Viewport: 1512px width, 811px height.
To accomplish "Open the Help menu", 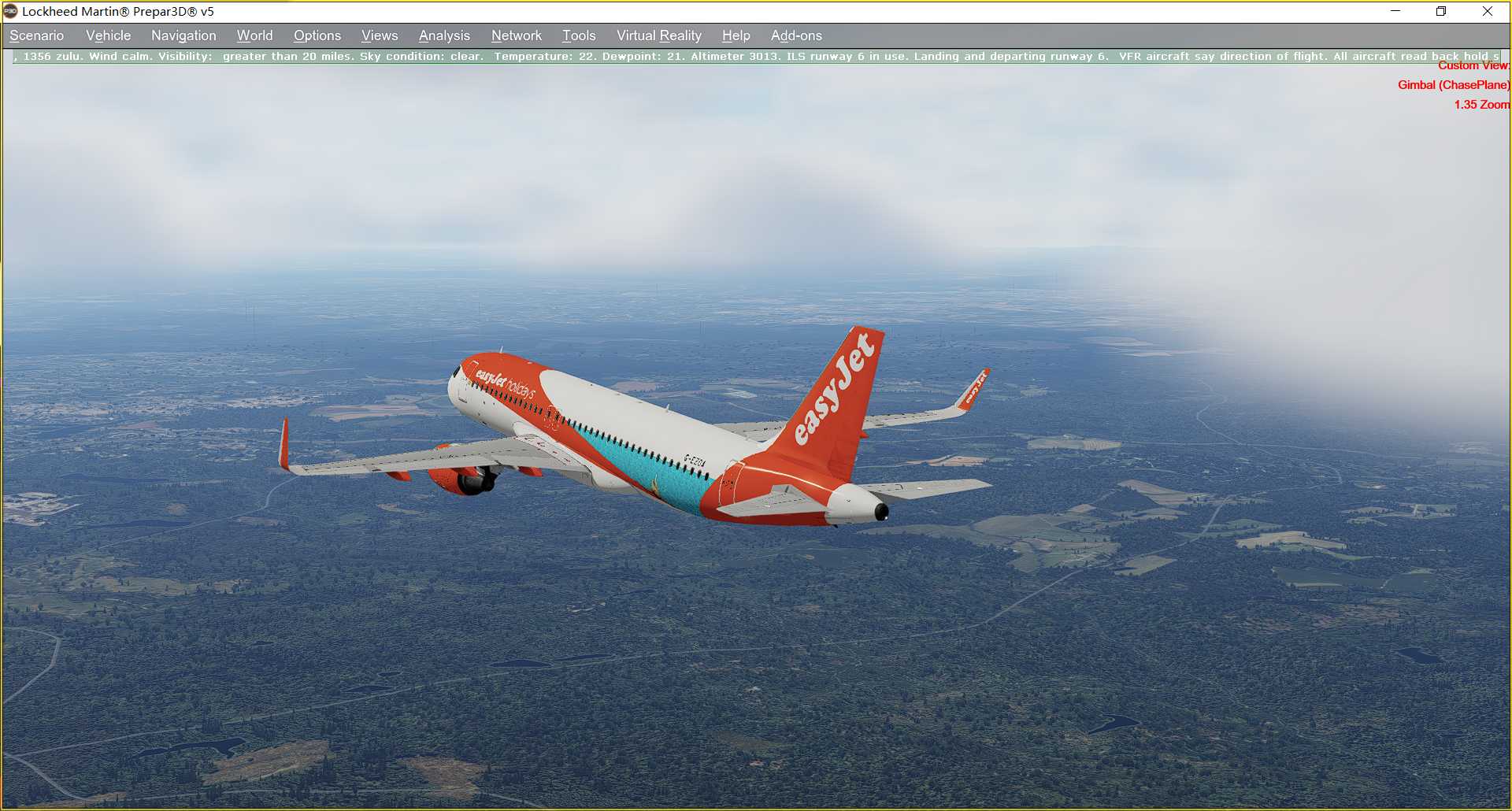I will pyautogui.click(x=735, y=35).
